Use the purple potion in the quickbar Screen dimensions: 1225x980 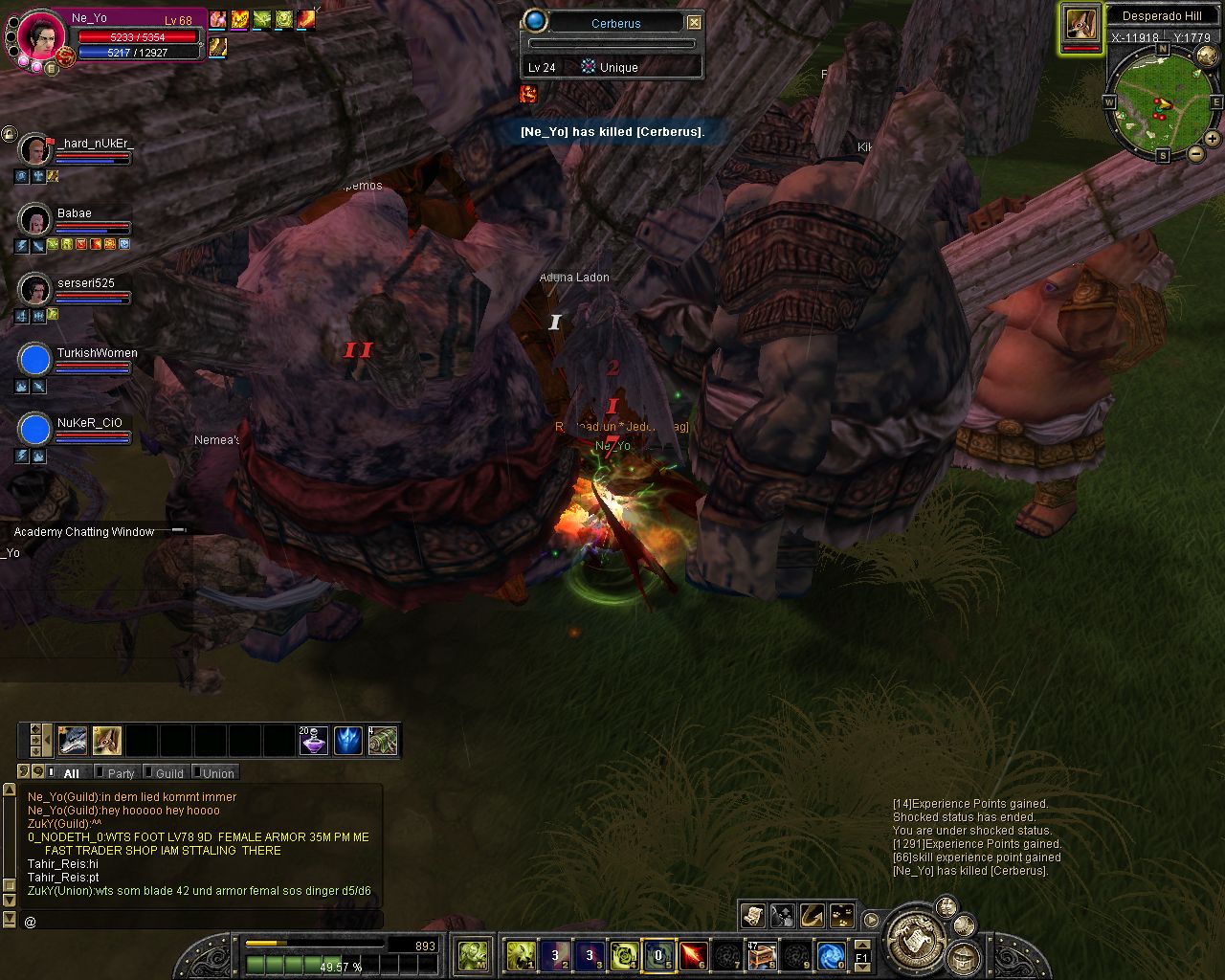pyautogui.click(x=313, y=741)
